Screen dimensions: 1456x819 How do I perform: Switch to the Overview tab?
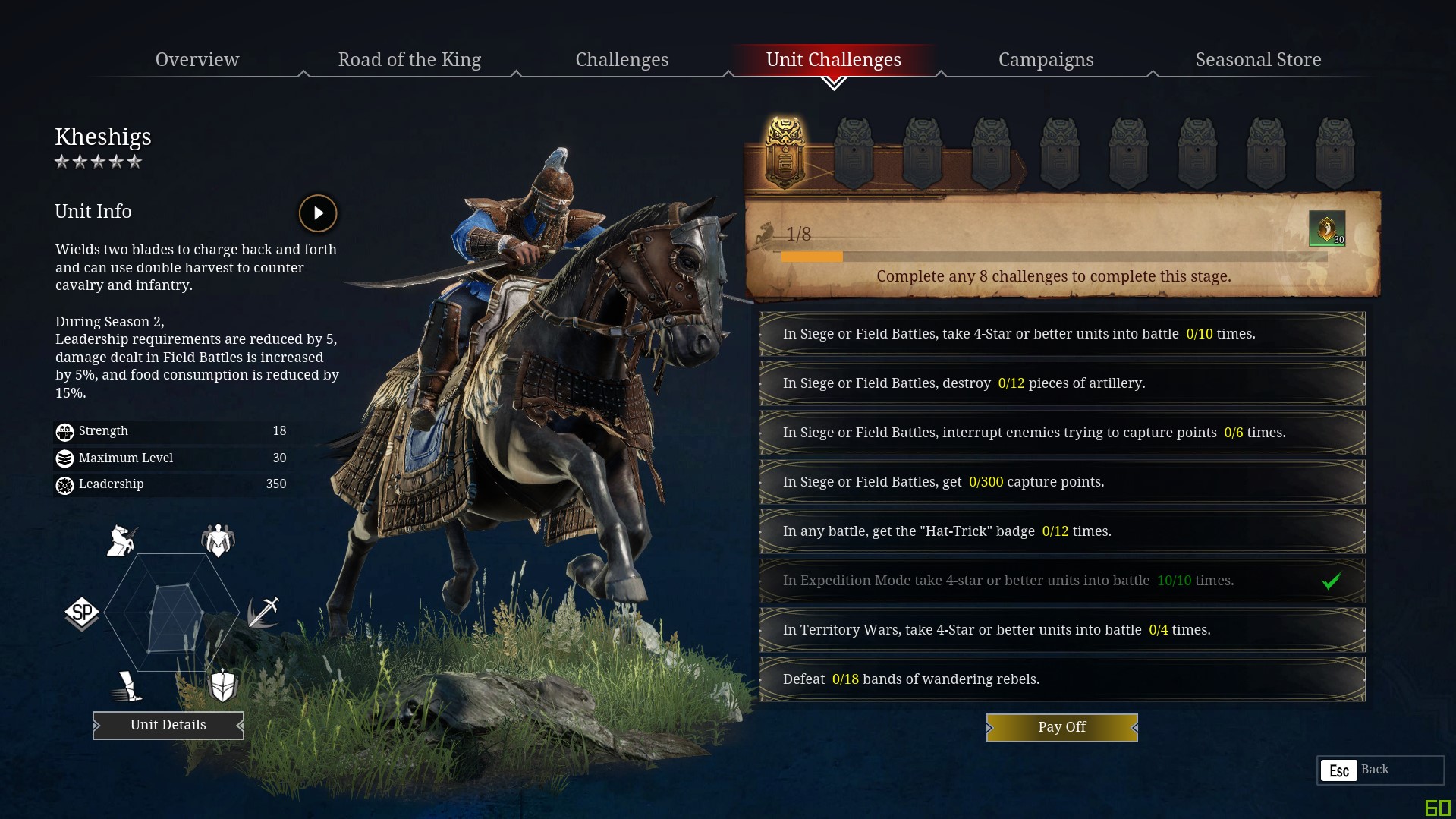point(197,59)
